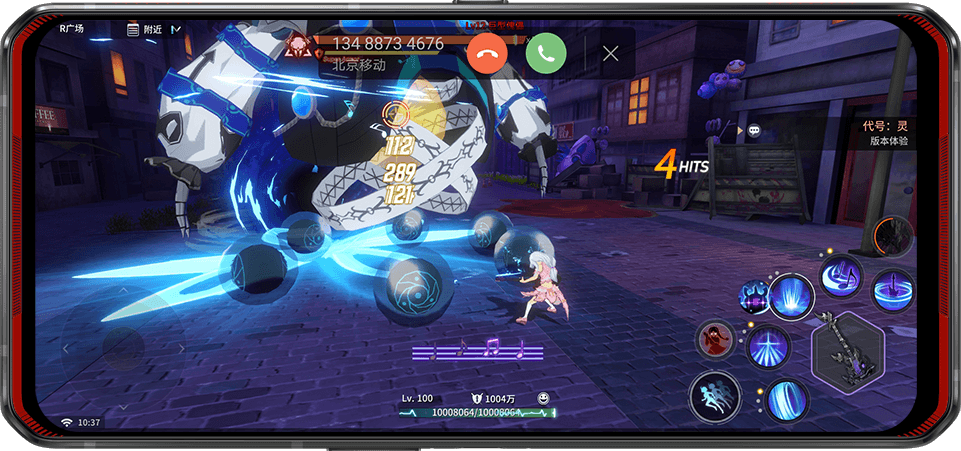Image resolution: width=961 pixels, height=451 pixels.
Task: Answer the incoming call with the green button
Action: point(546,52)
